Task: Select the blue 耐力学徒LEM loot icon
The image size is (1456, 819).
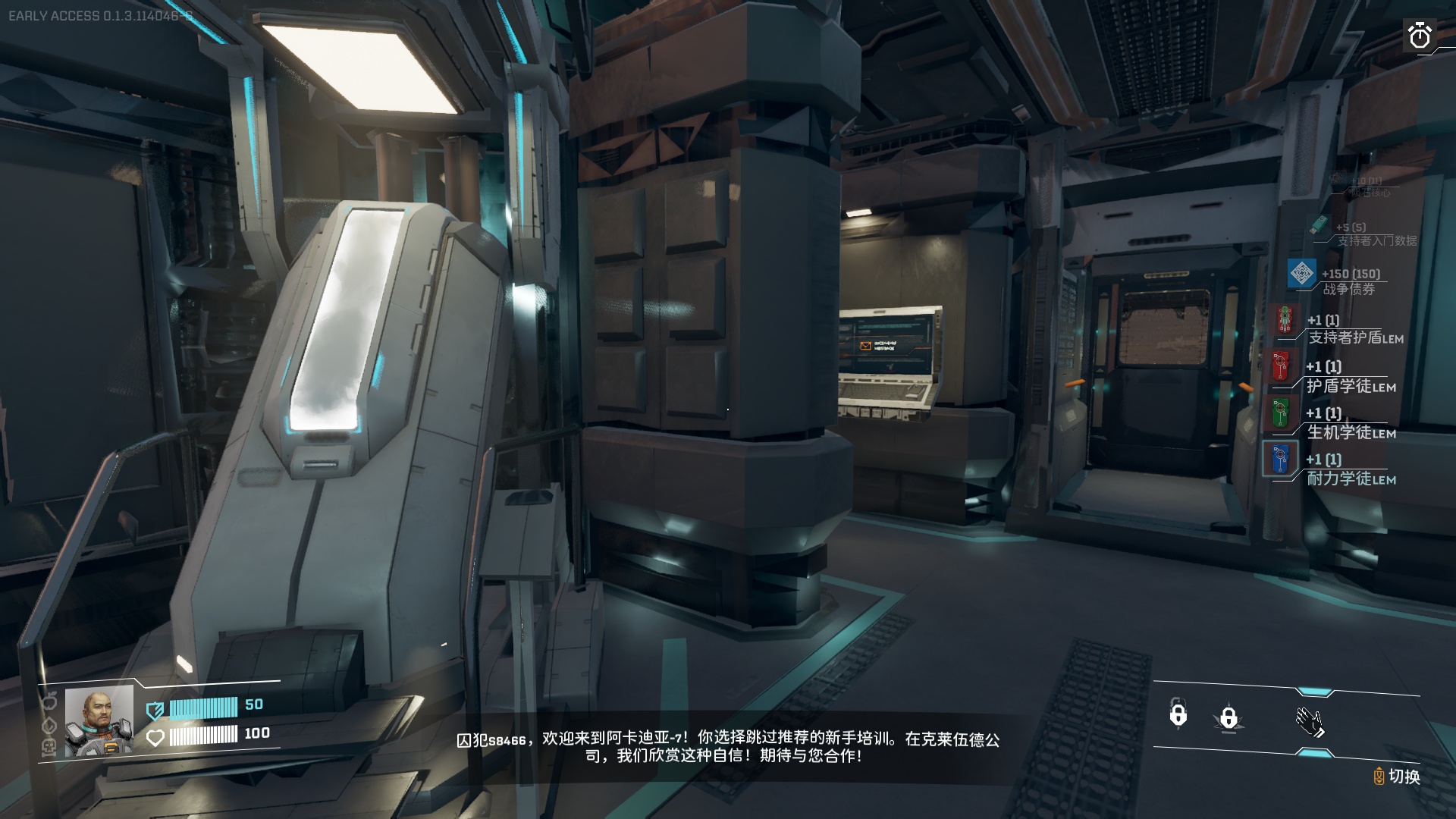Action: point(1280,459)
